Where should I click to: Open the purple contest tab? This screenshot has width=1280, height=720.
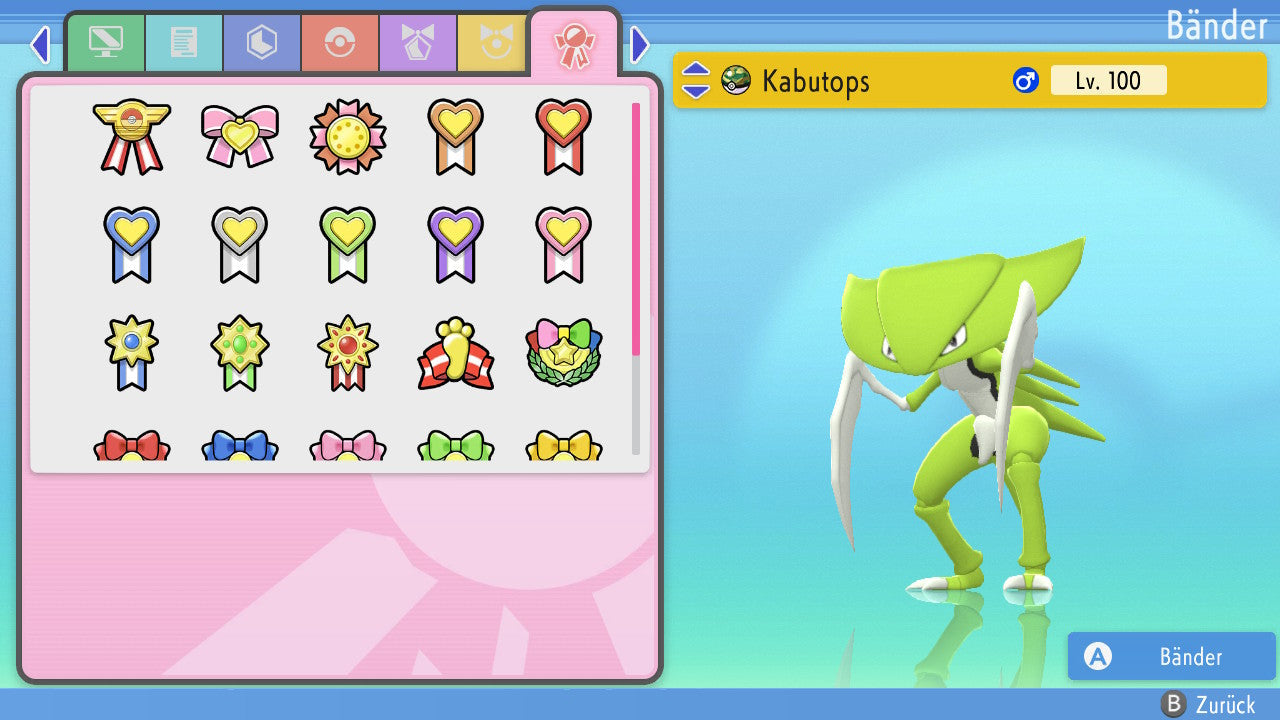[x=418, y=43]
